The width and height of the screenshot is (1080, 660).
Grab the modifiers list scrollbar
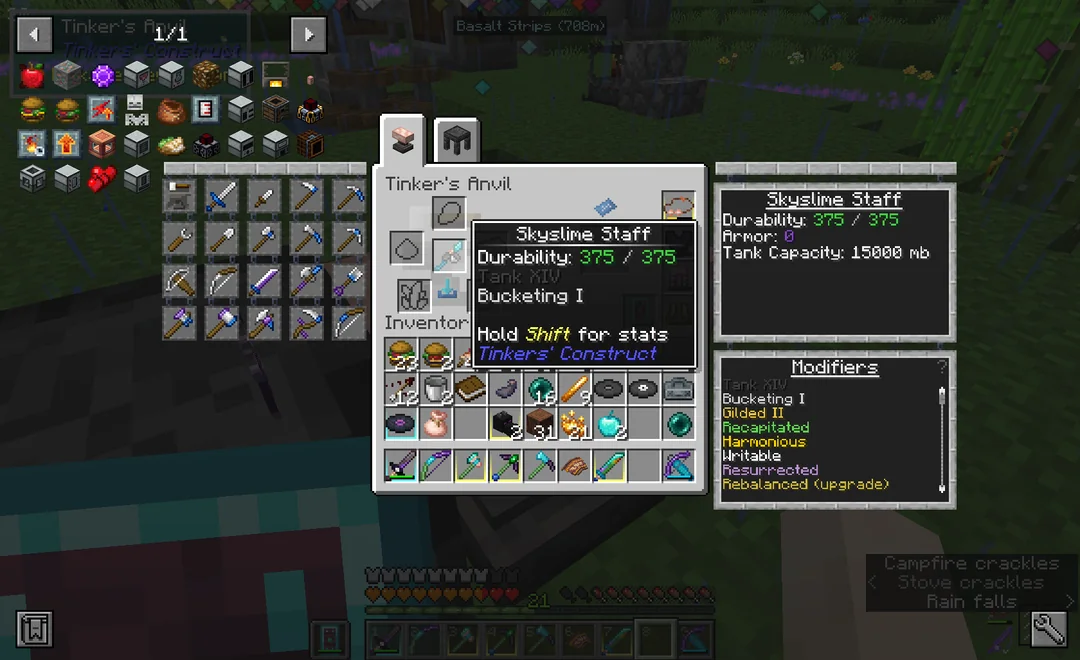941,398
